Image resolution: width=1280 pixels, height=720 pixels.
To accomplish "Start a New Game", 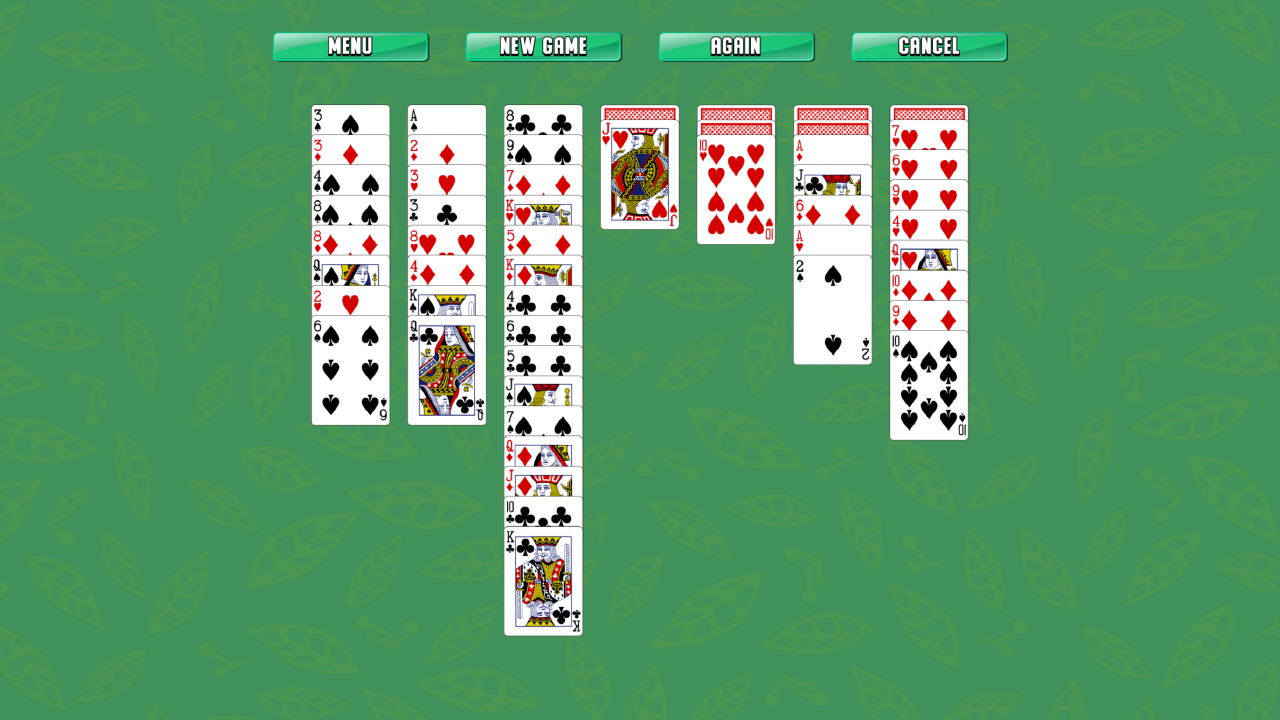I will [543, 46].
